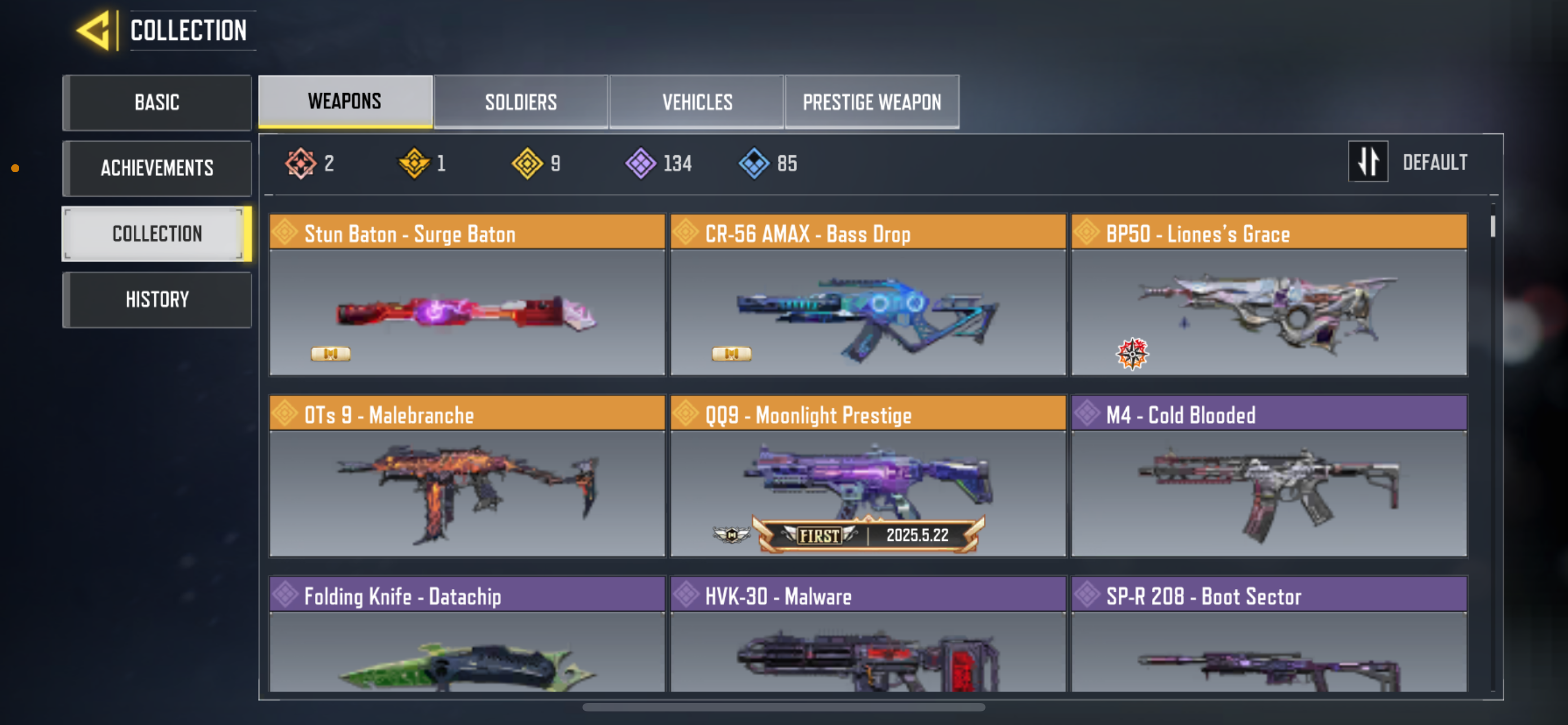This screenshot has height=725, width=1568.
Task: Open the Default sorting options
Action: [1435, 161]
